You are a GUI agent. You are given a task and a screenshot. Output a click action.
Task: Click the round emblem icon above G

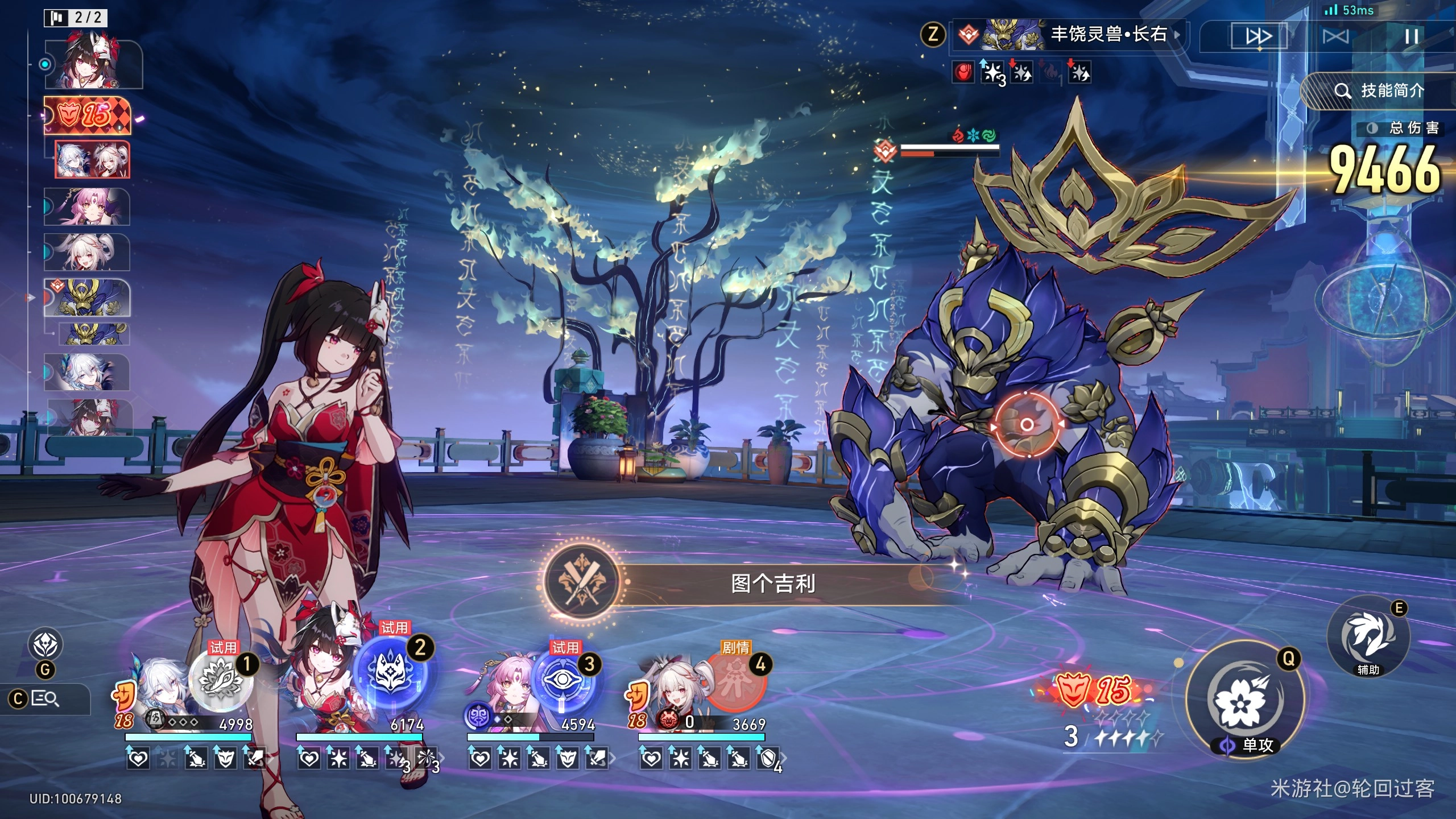pos(45,644)
